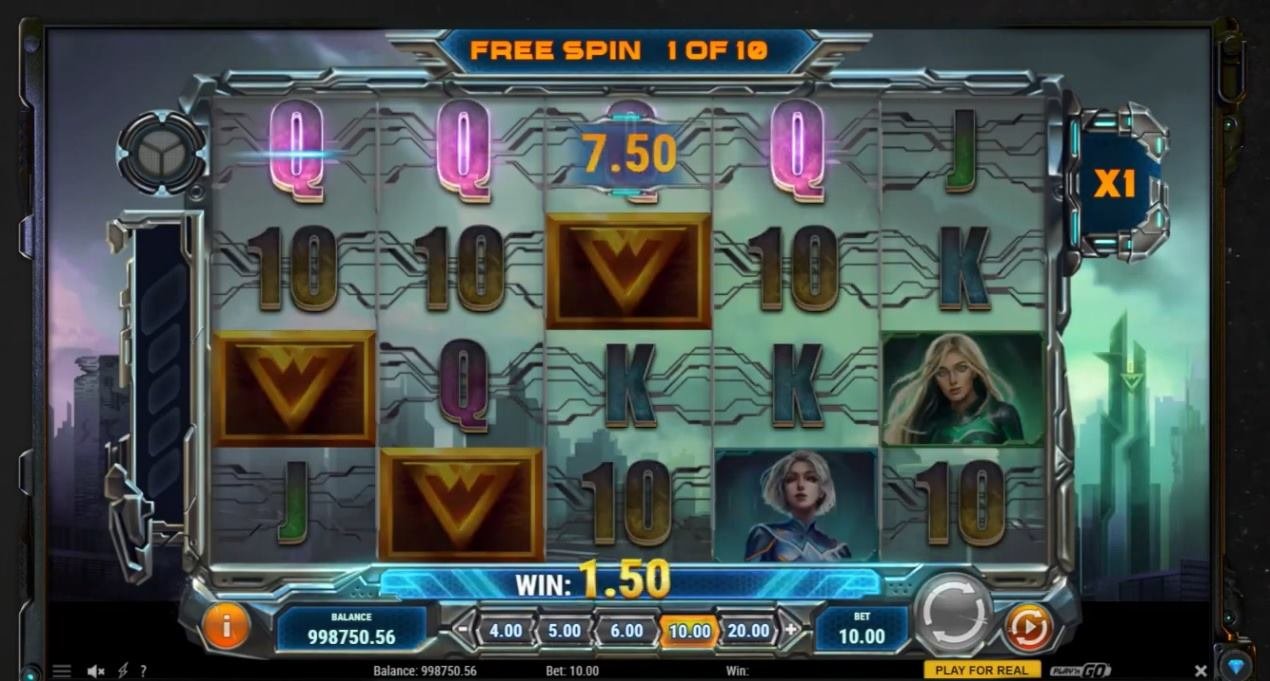Decrease the bet with the minus button
The image size is (1270, 681).
pos(462,630)
